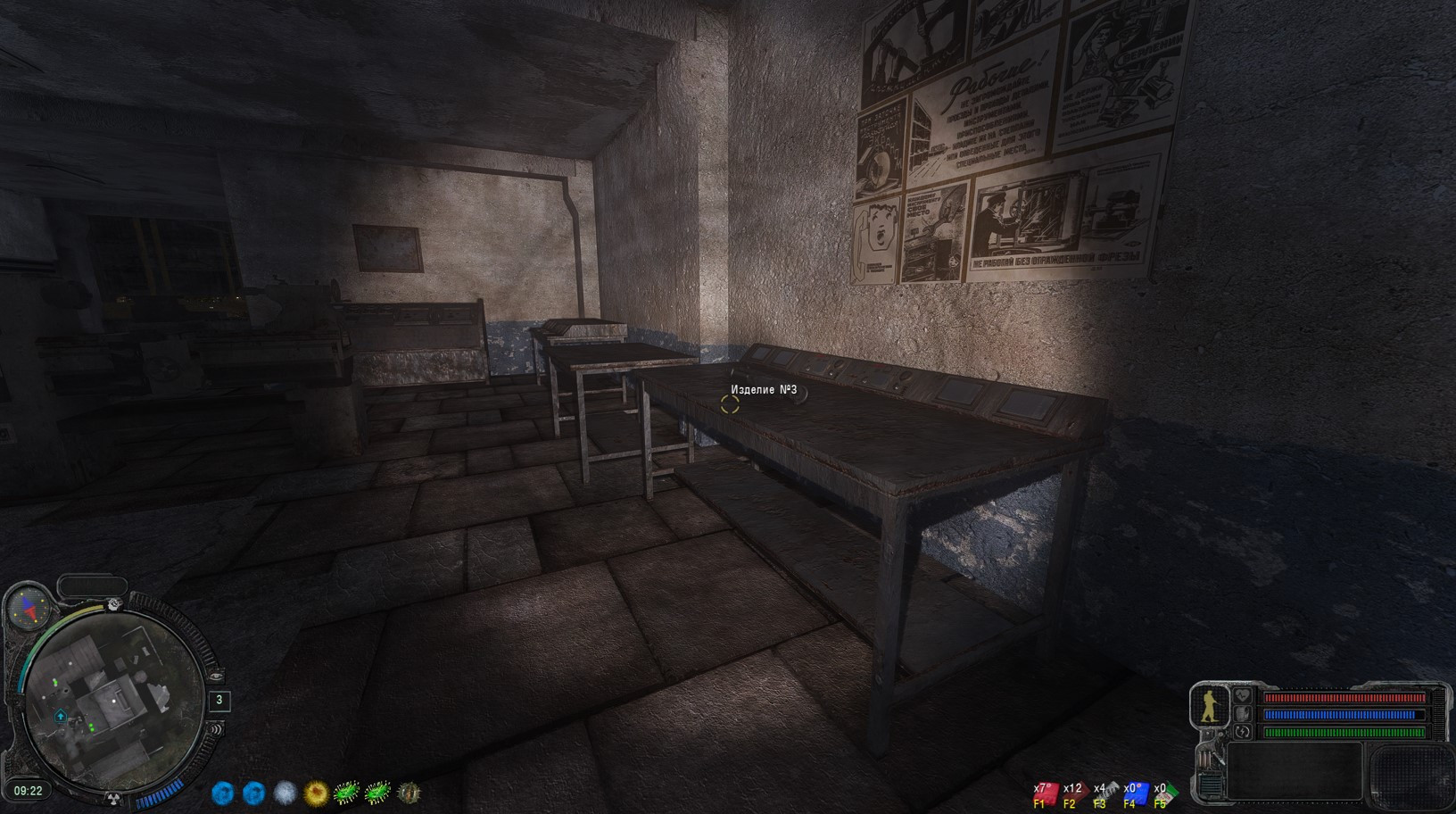Screen dimensions: 1456x814
Task: Click the yellow soldier stance indicator
Action: pyautogui.click(x=1210, y=705)
